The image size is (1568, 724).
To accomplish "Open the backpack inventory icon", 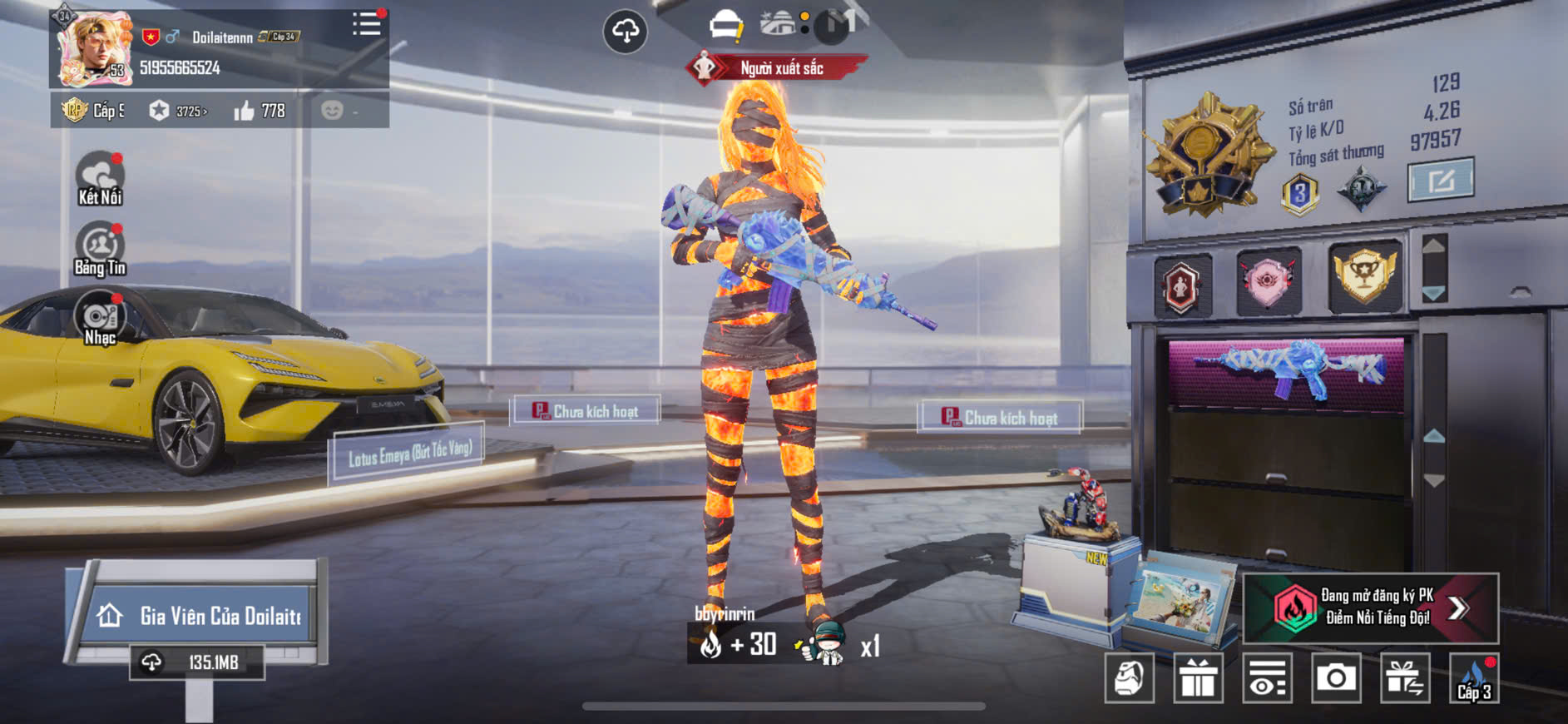I will [x=1130, y=678].
